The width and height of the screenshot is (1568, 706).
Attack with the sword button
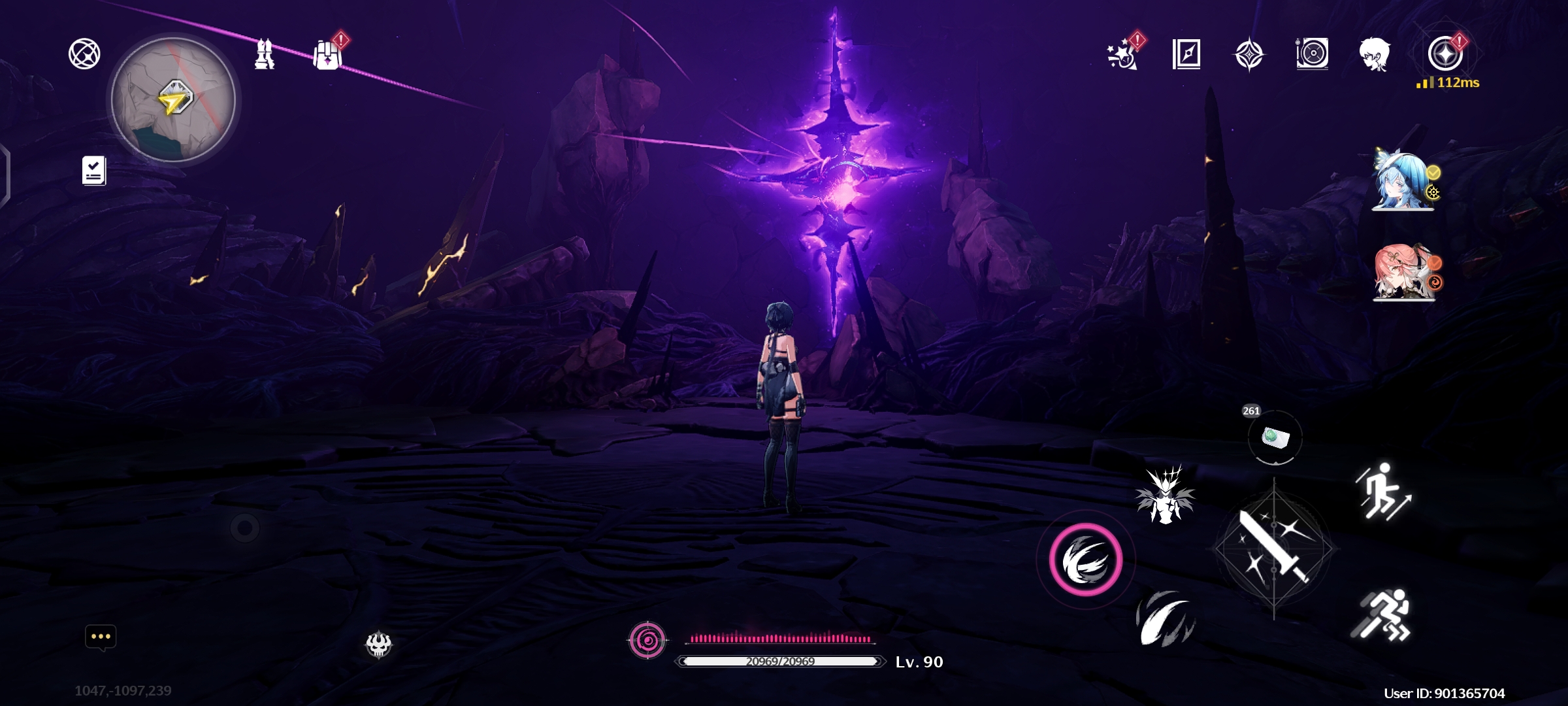[x=1273, y=548]
